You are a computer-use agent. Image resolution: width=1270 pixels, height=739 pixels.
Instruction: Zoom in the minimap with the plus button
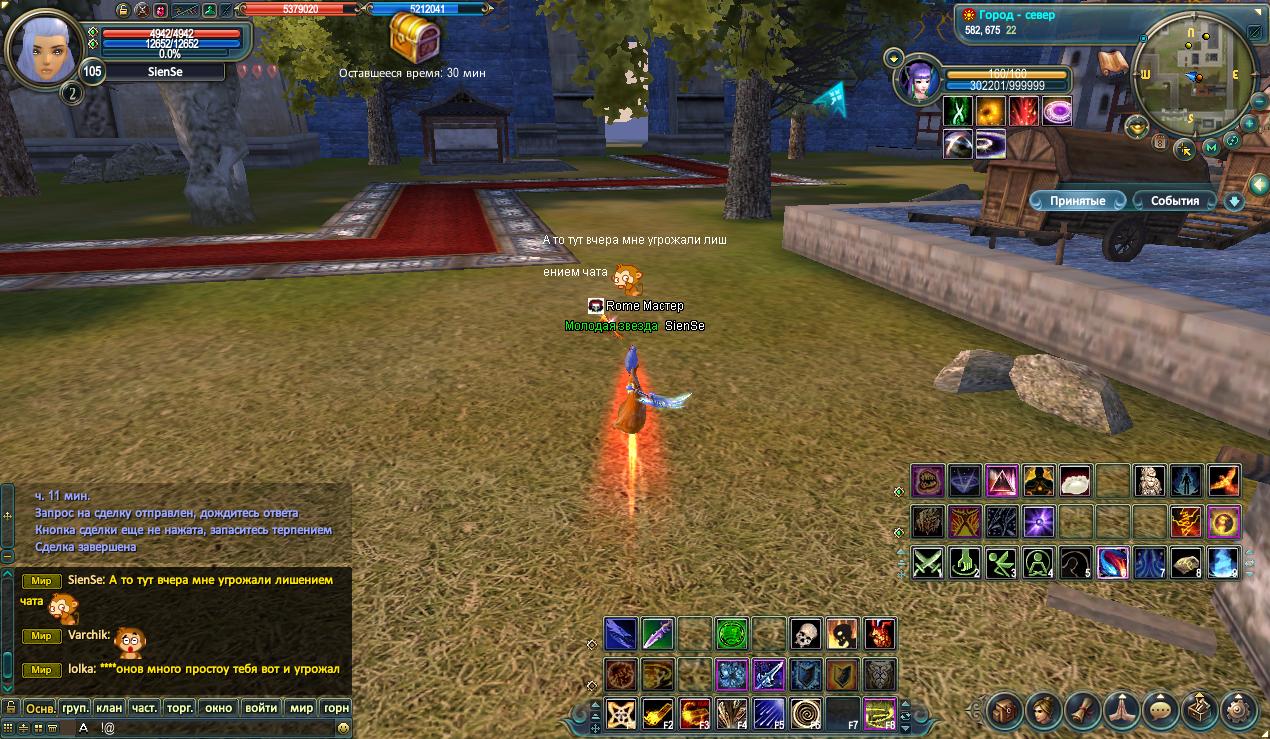1248,124
